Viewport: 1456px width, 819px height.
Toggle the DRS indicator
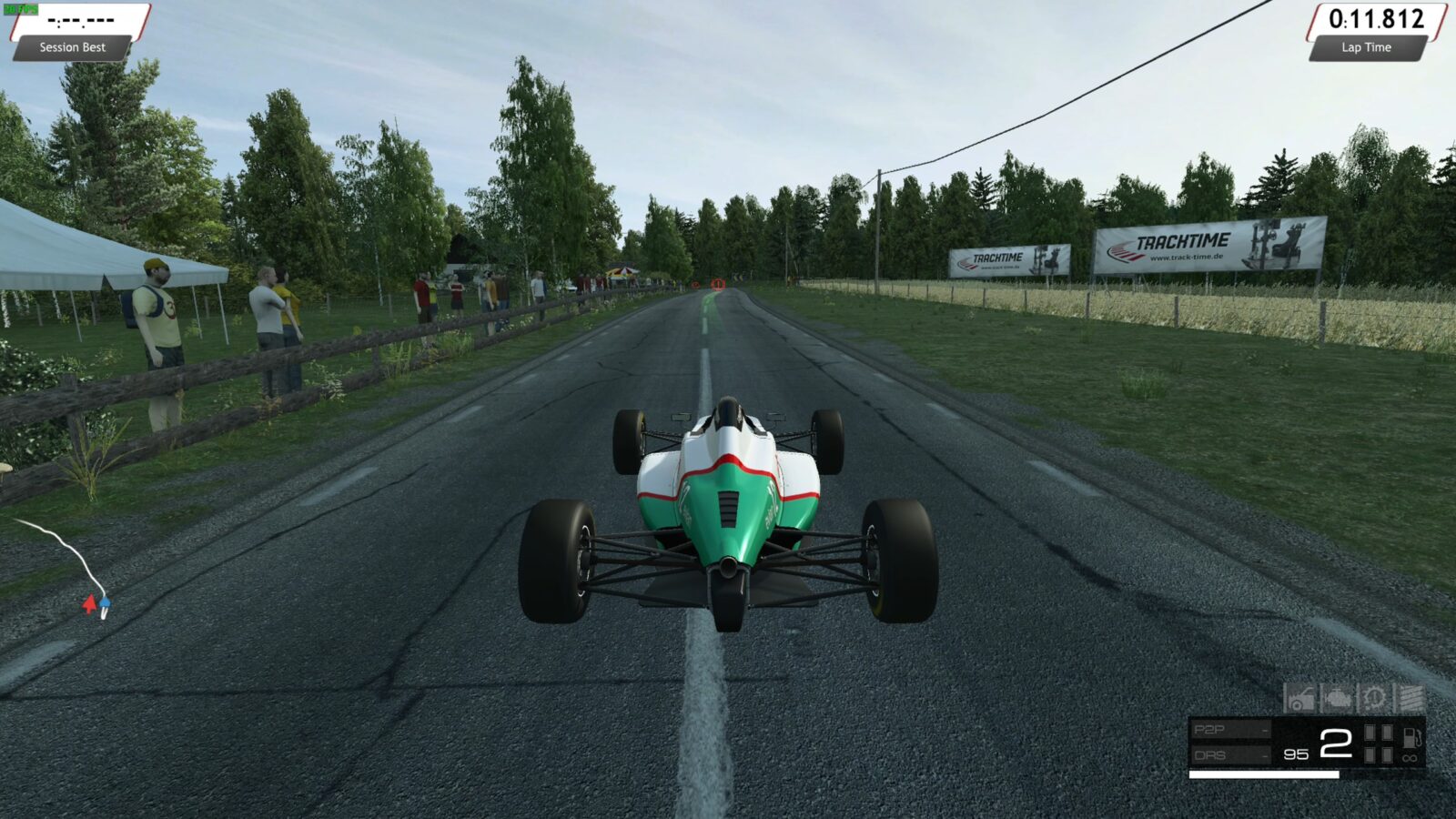tap(1230, 755)
